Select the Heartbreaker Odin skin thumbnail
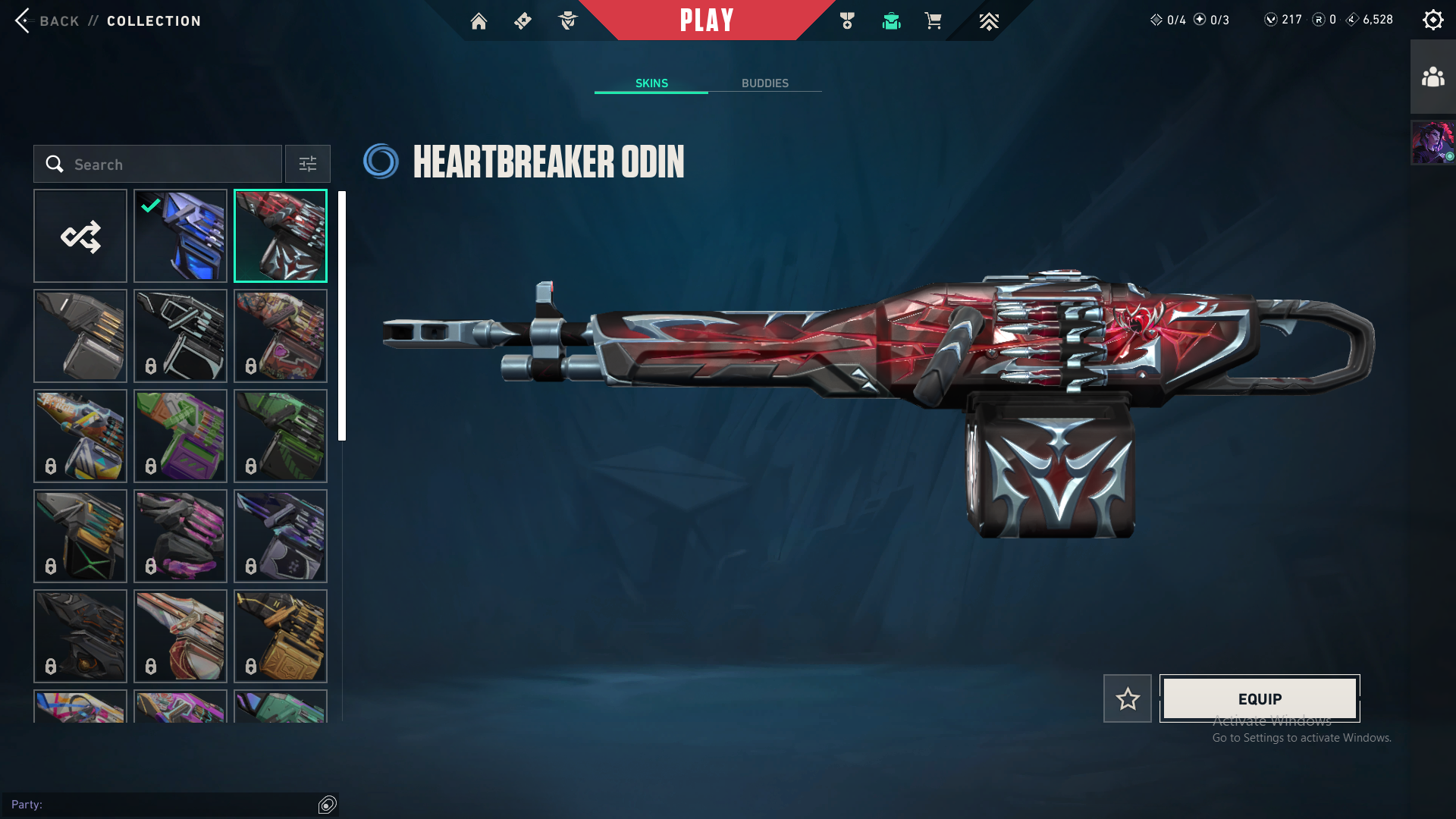This screenshot has height=819, width=1456. tap(281, 236)
